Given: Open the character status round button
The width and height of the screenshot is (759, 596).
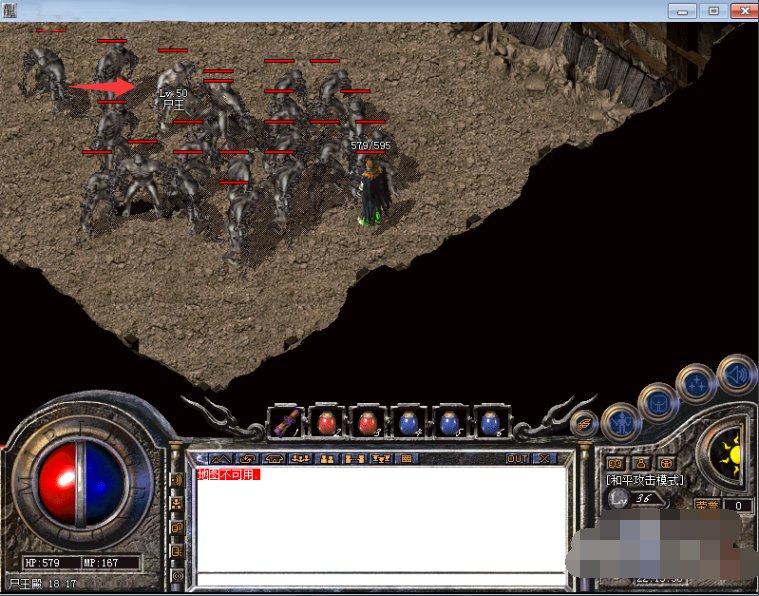Looking at the screenshot, I should coord(621,422).
